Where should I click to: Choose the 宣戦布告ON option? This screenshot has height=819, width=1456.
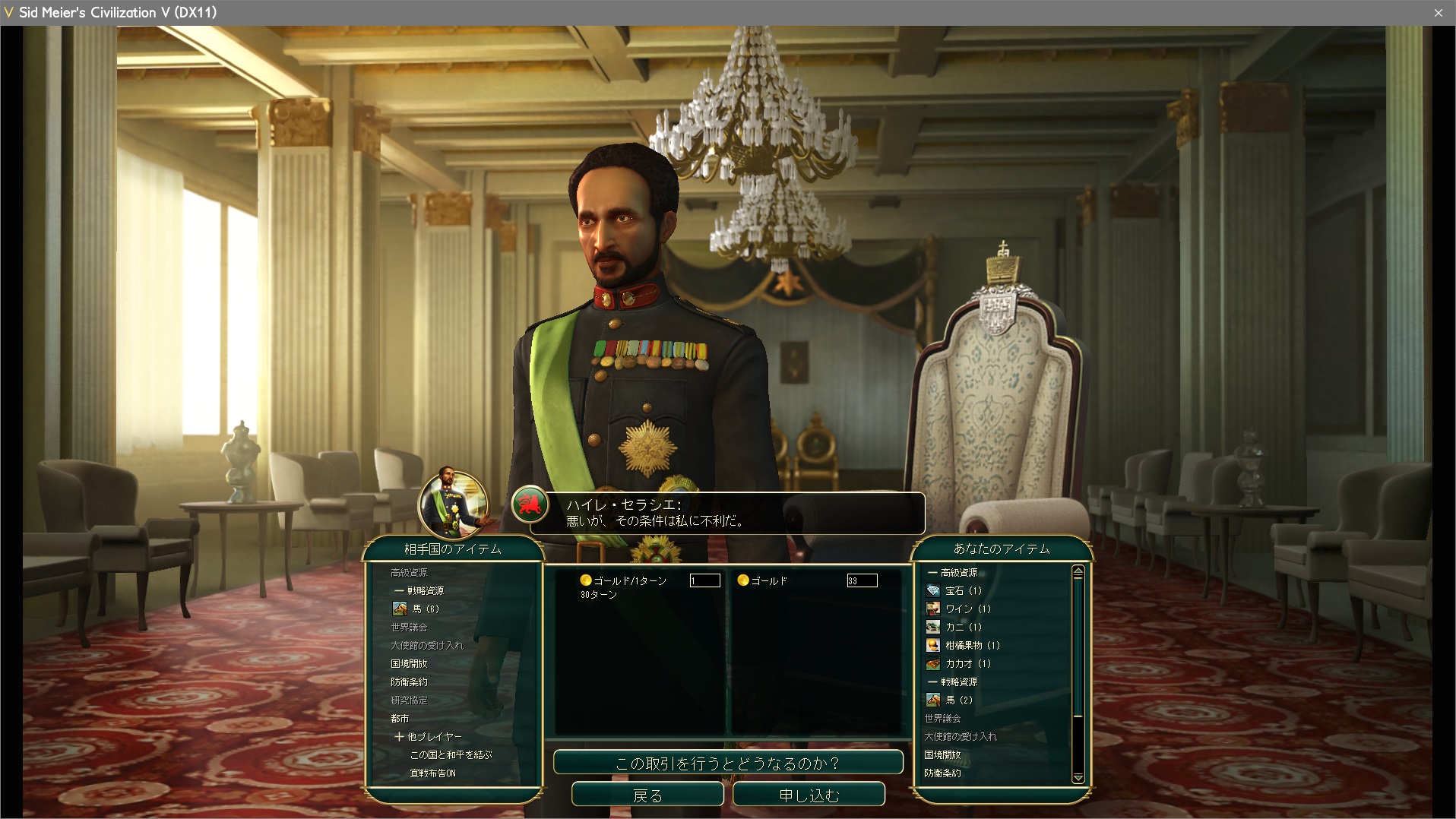tap(432, 773)
